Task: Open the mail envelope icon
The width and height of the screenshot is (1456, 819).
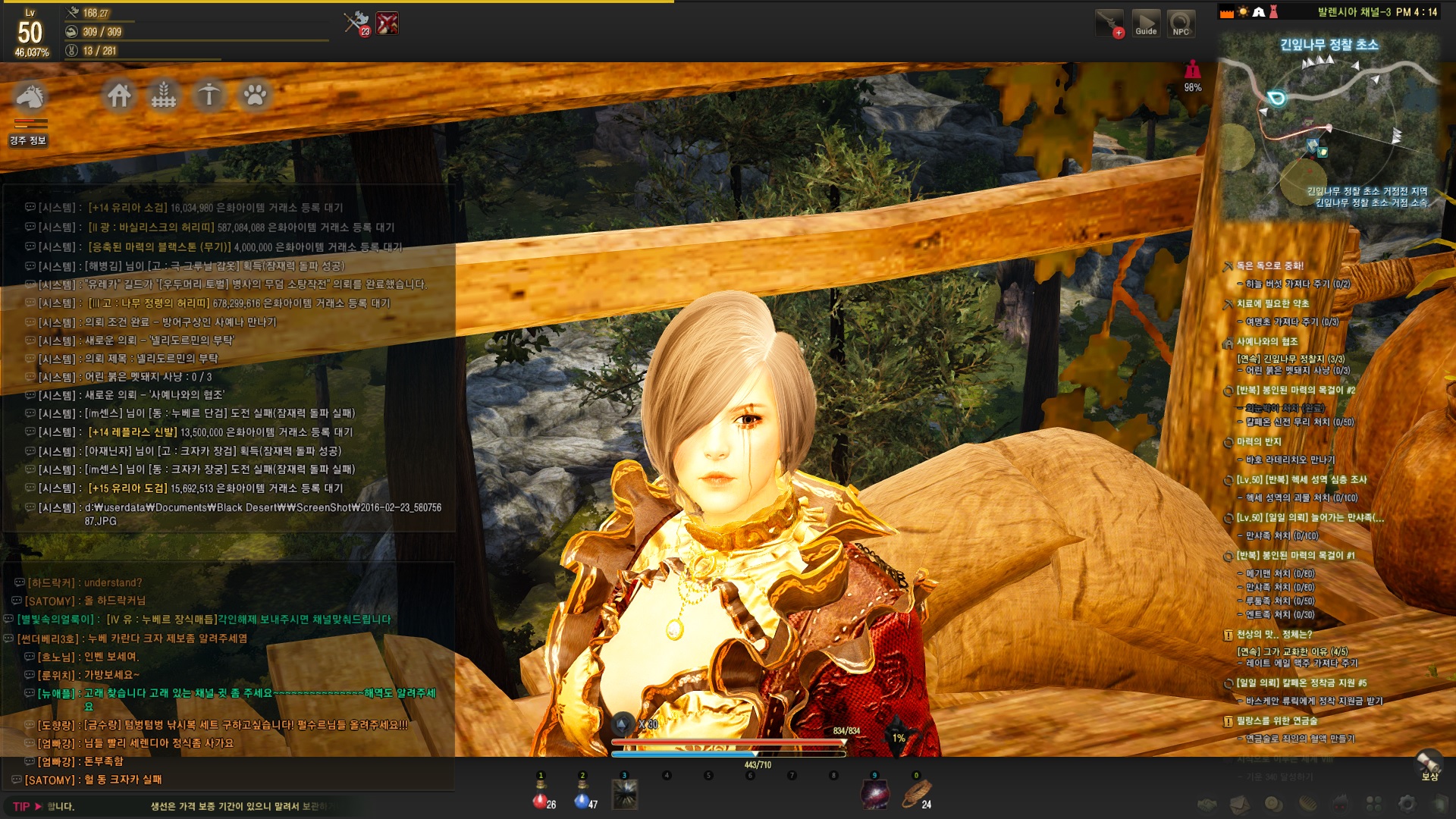Action: click(1240, 804)
